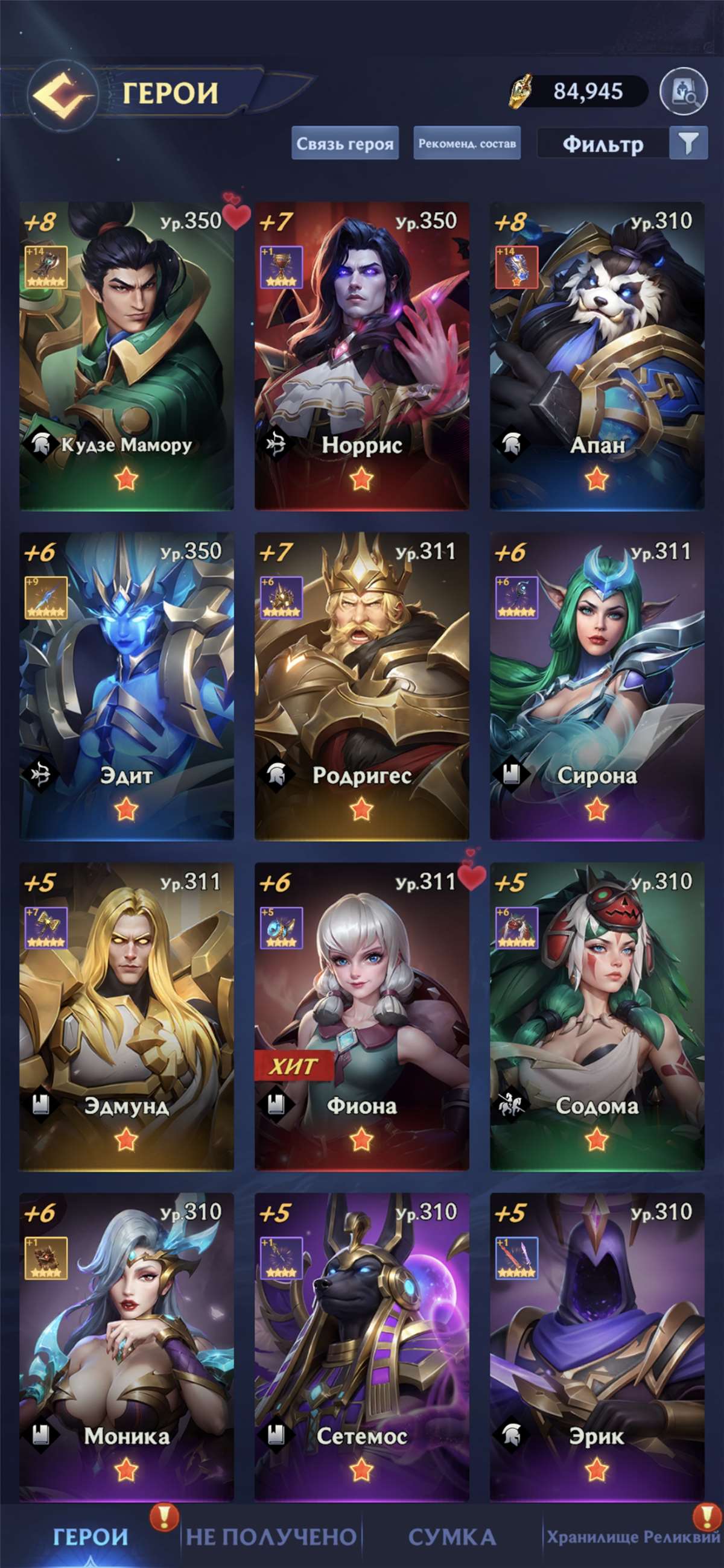Choose the Содома hero card
The image size is (724, 1568).
[597, 1017]
